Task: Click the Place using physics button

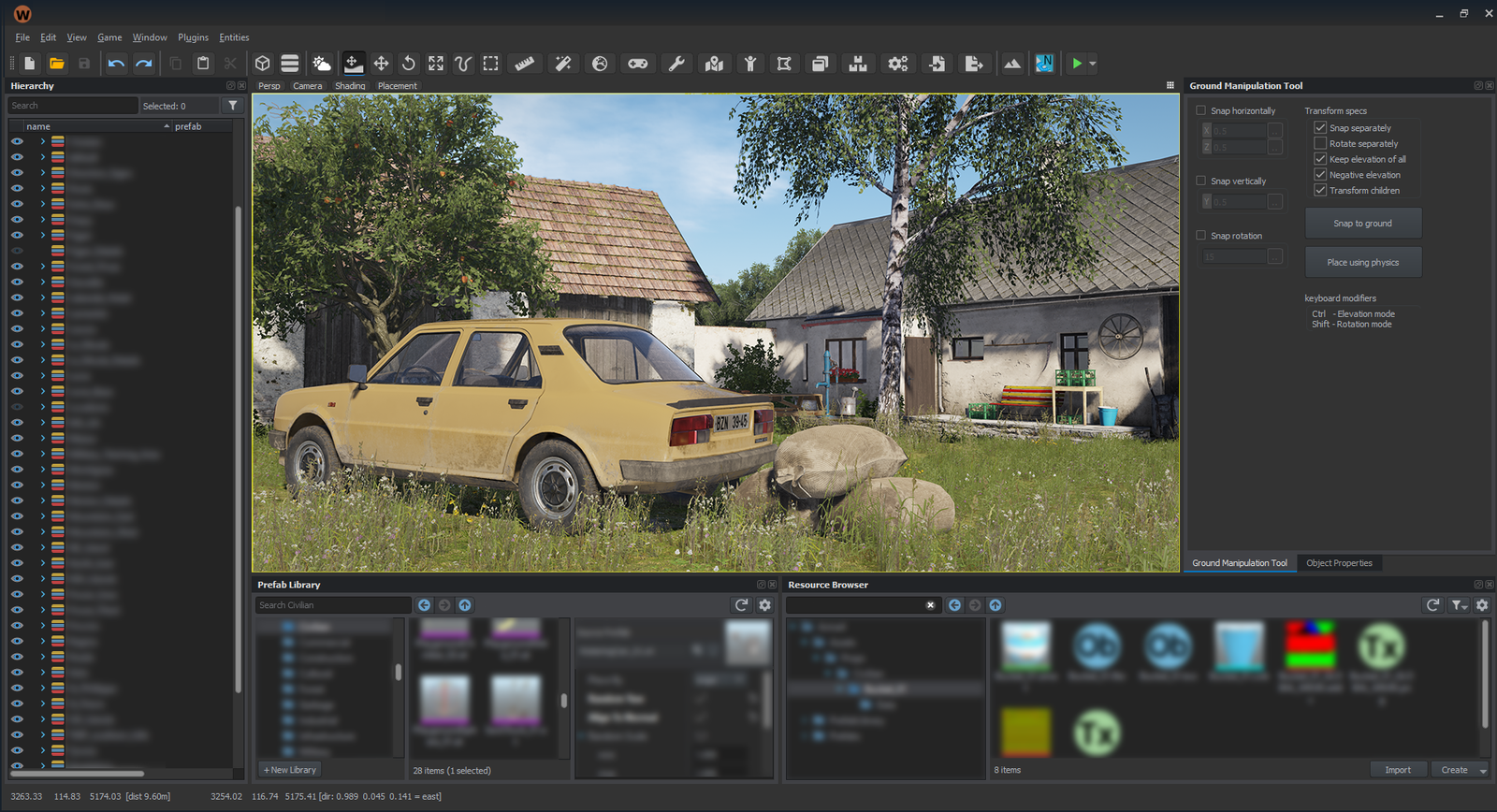Action: tap(1363, 262)
